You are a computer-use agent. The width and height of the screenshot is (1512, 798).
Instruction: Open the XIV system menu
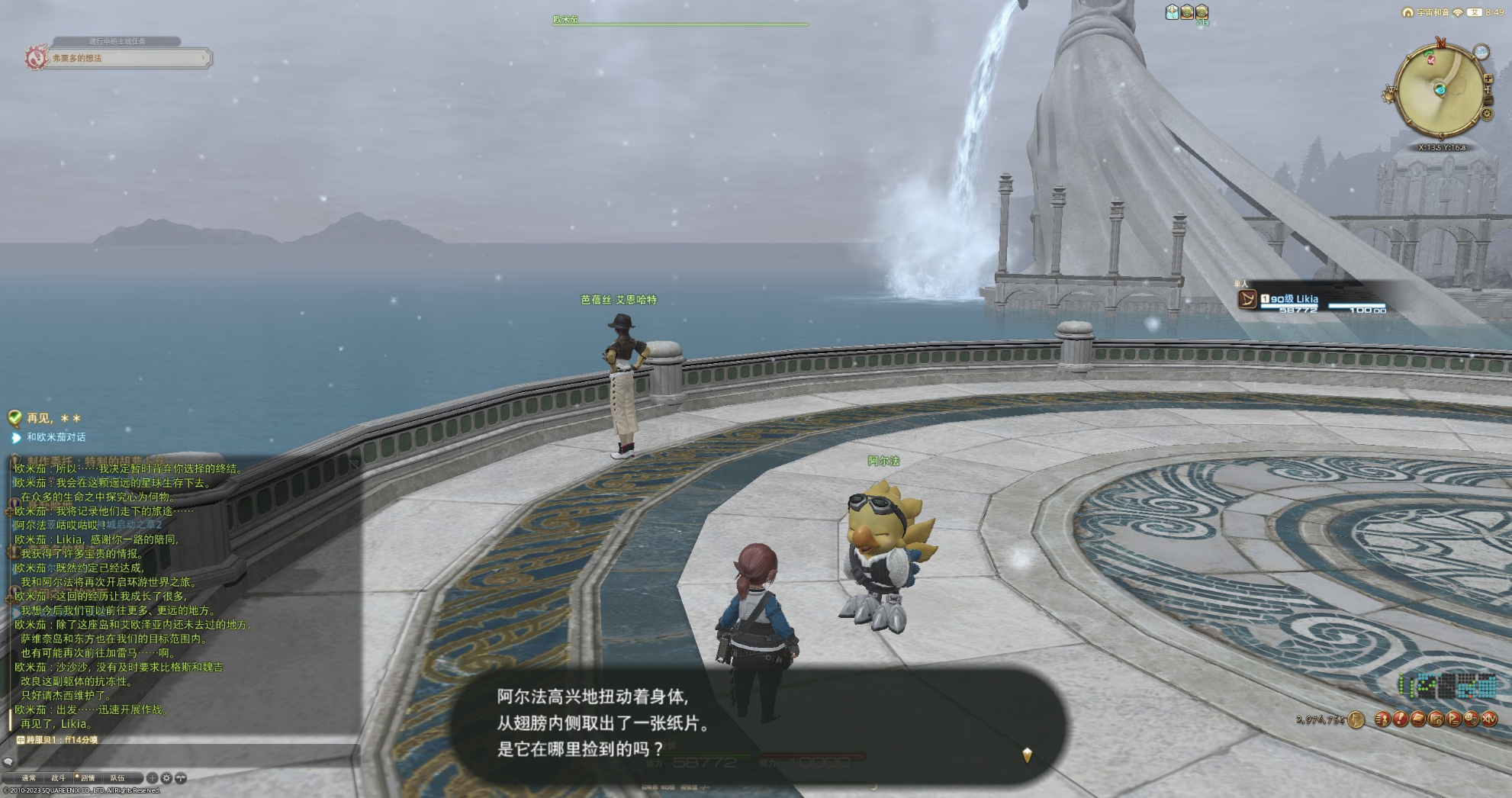click(1489, 719)
